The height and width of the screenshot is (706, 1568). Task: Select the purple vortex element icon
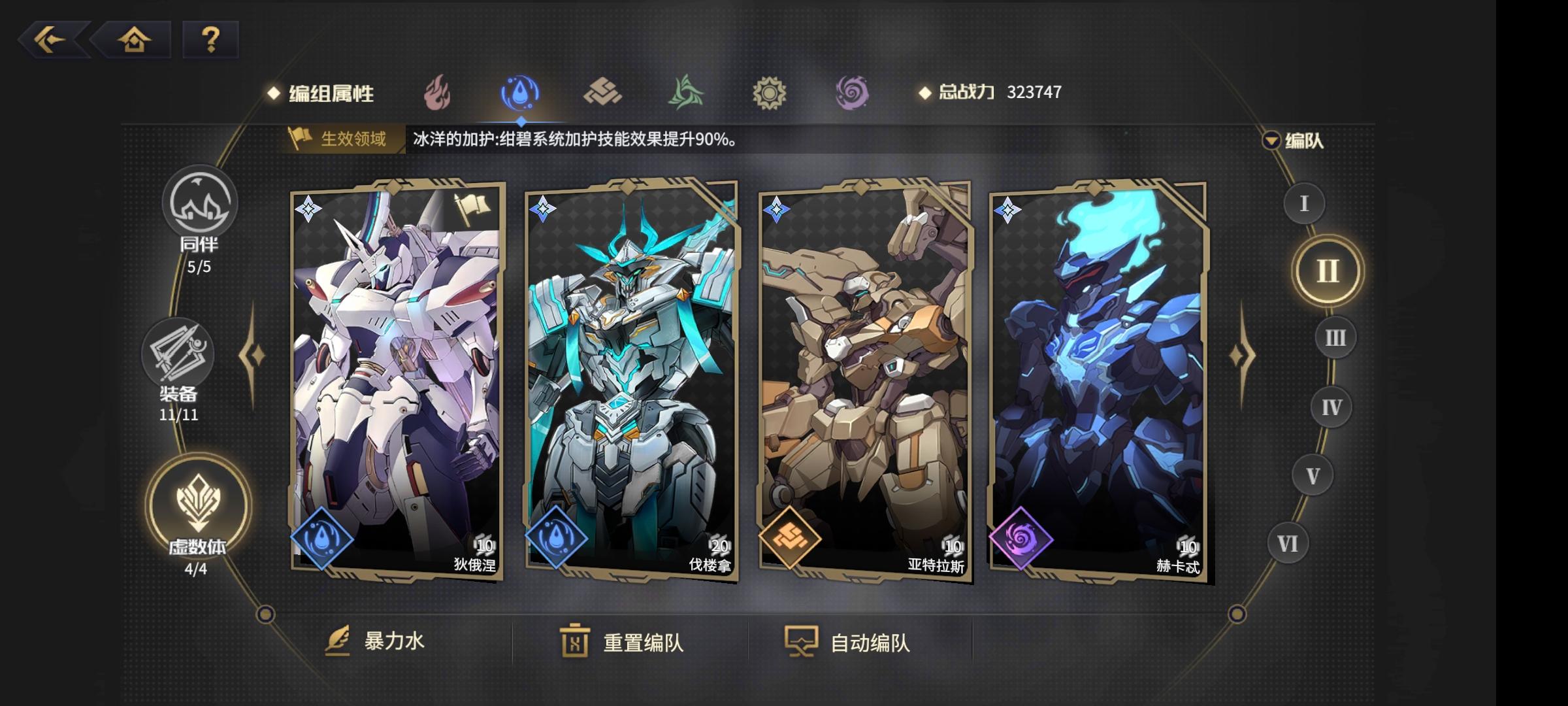click(x=853, y=92)
